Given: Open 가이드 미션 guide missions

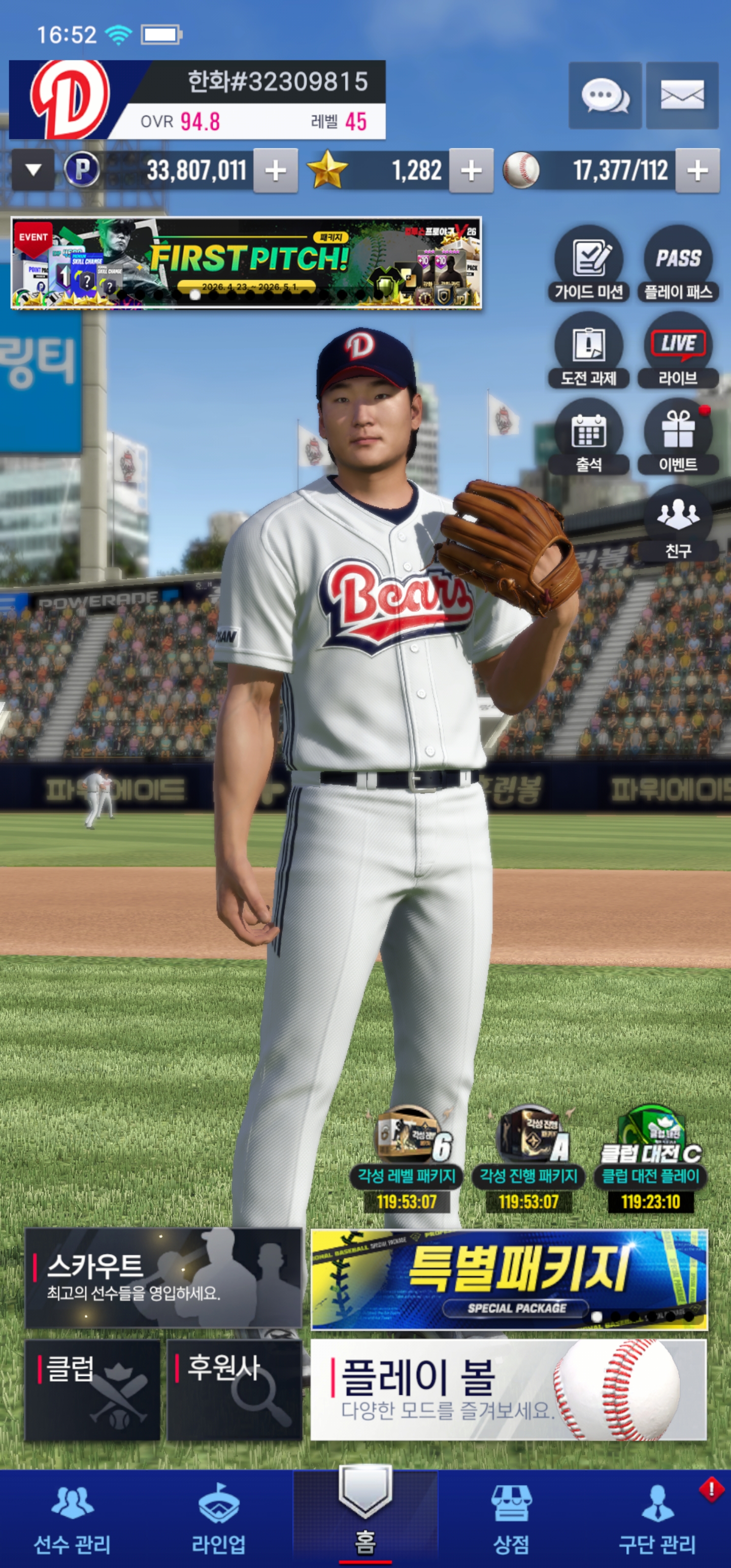Looking at the screenshot, I should (588, 264).
